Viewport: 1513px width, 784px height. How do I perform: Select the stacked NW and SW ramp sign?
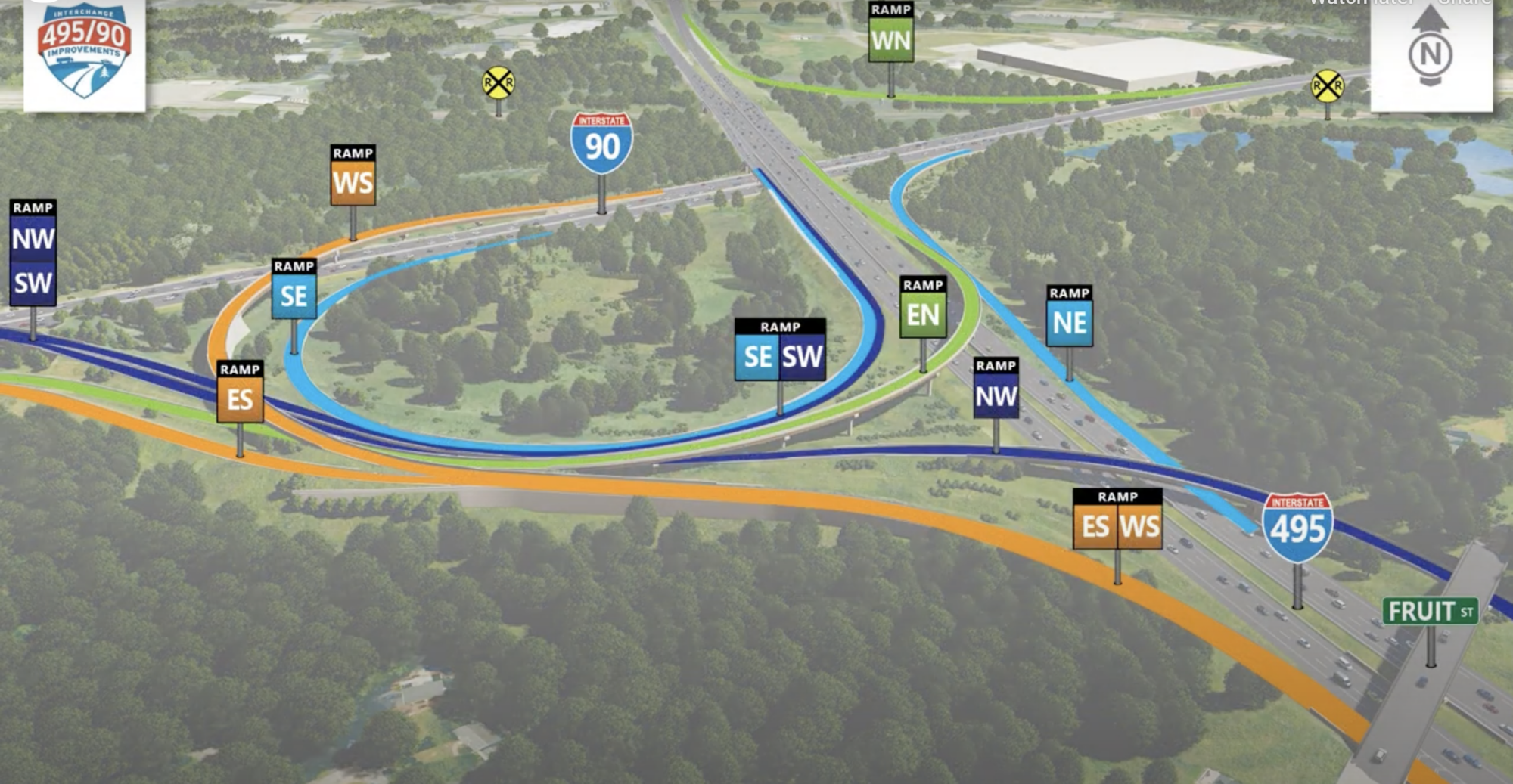33,253
